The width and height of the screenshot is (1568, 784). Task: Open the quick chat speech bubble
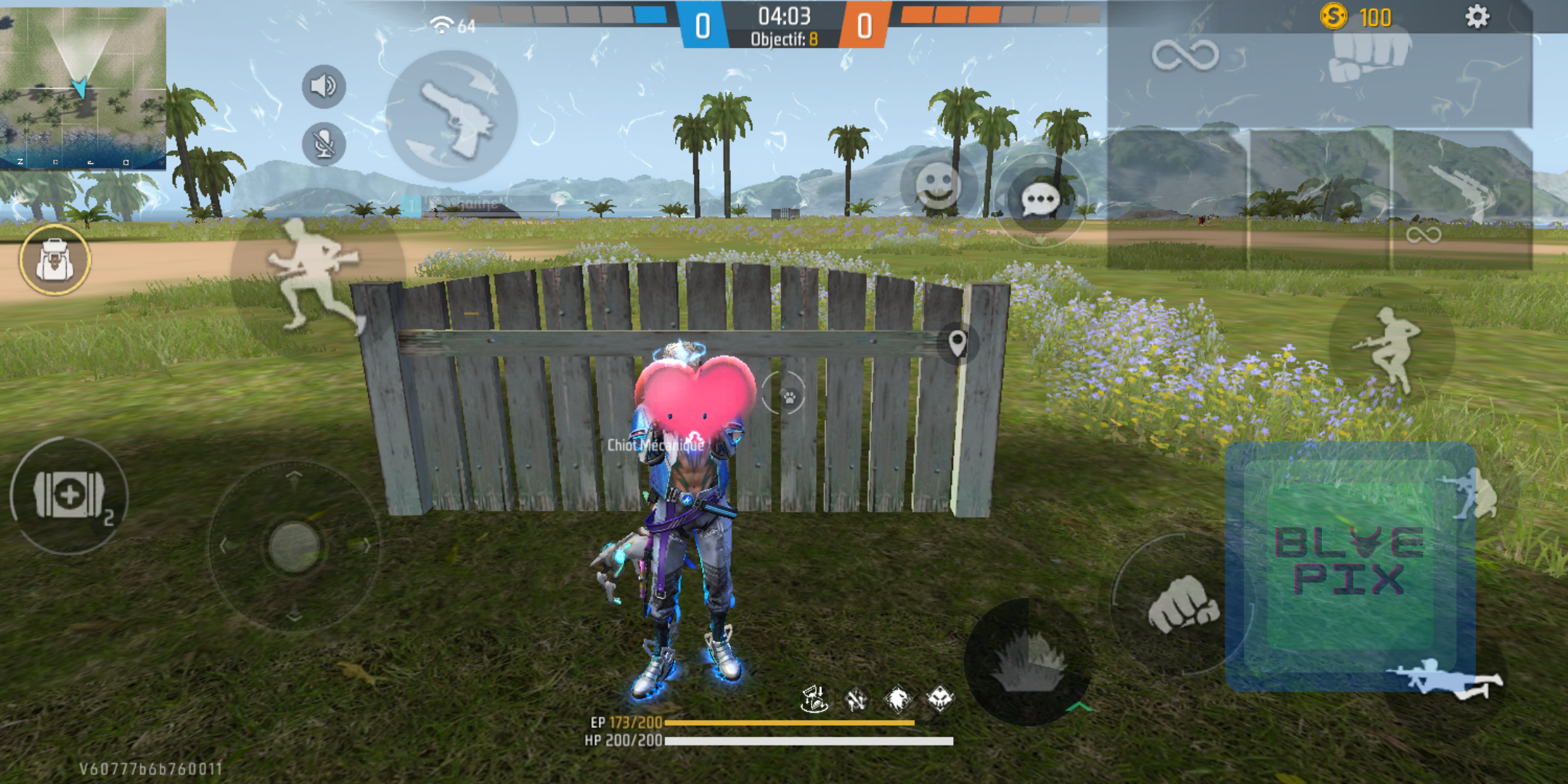[1040, 199]
